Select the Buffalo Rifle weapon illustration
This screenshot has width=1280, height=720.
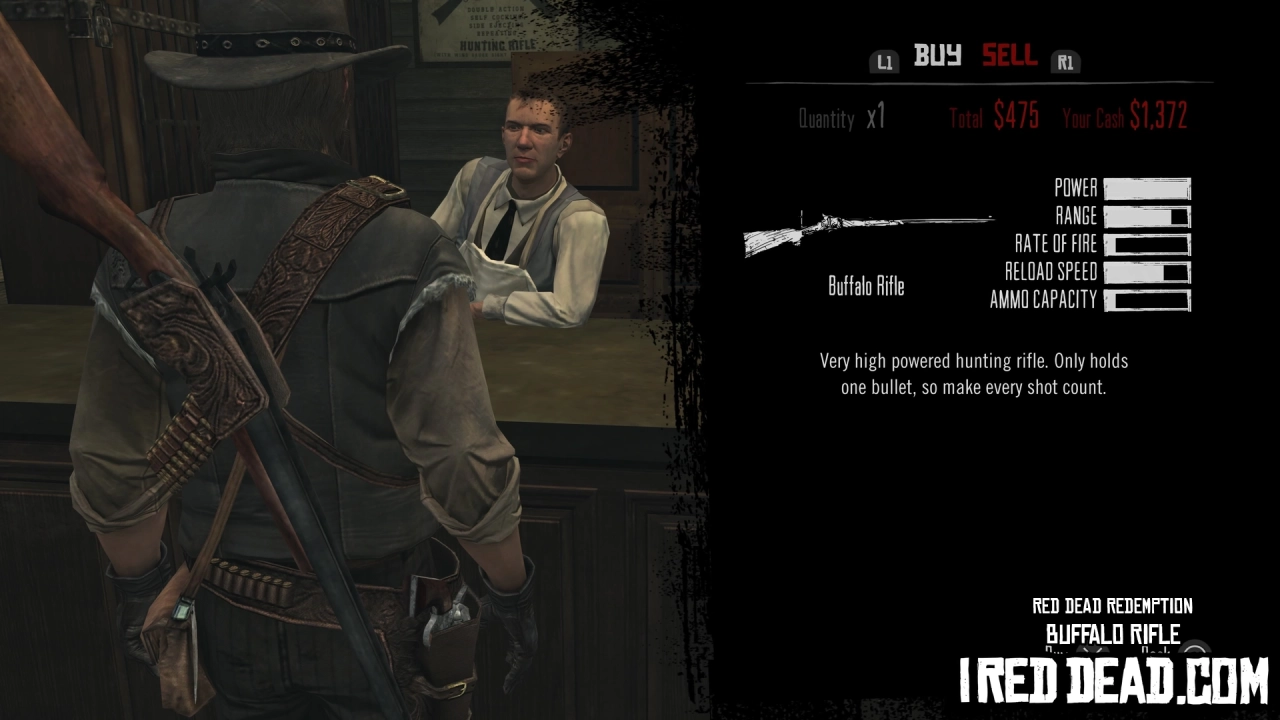[868, 230]
